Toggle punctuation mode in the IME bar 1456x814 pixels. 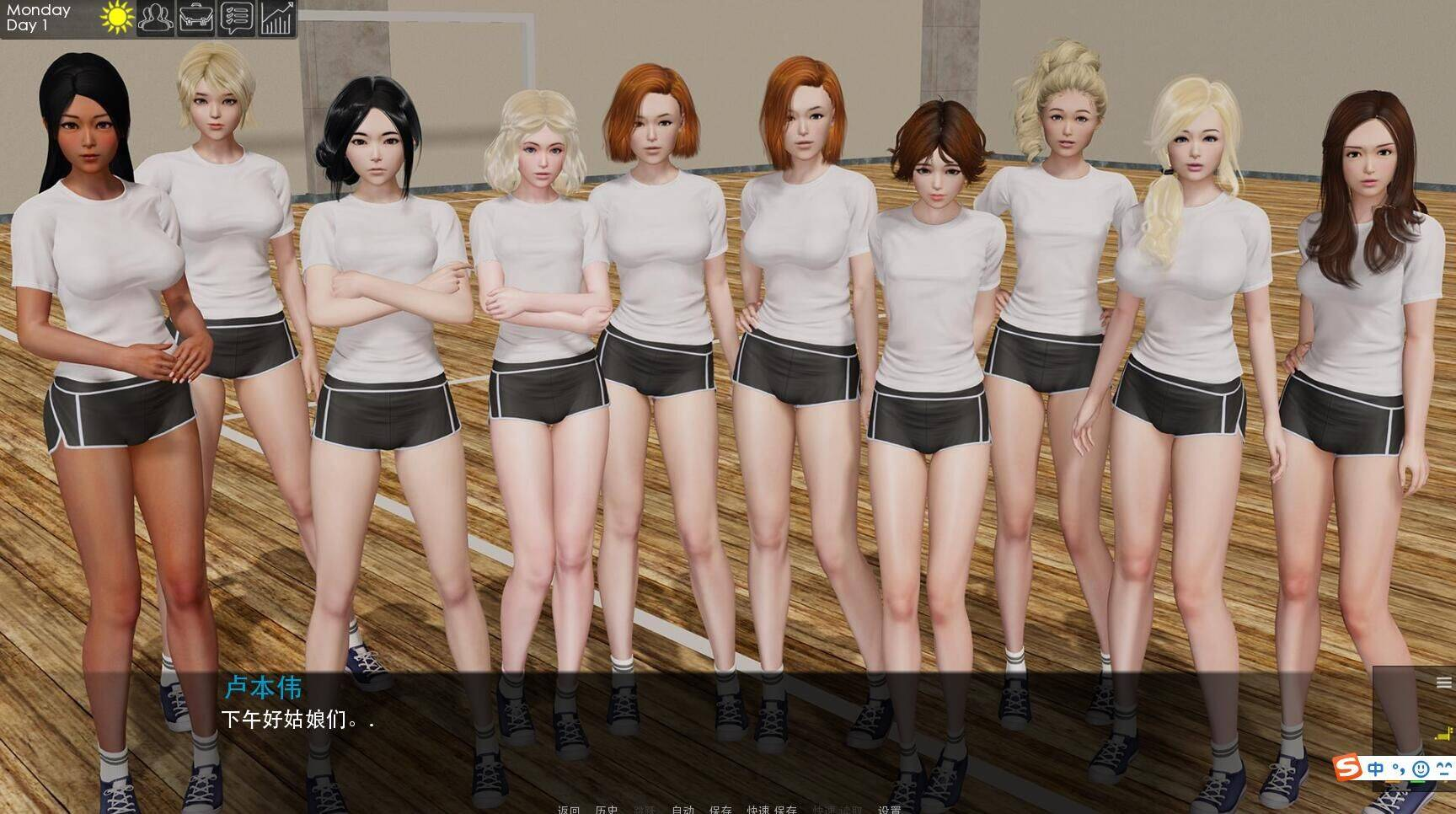pos(1399,768)
